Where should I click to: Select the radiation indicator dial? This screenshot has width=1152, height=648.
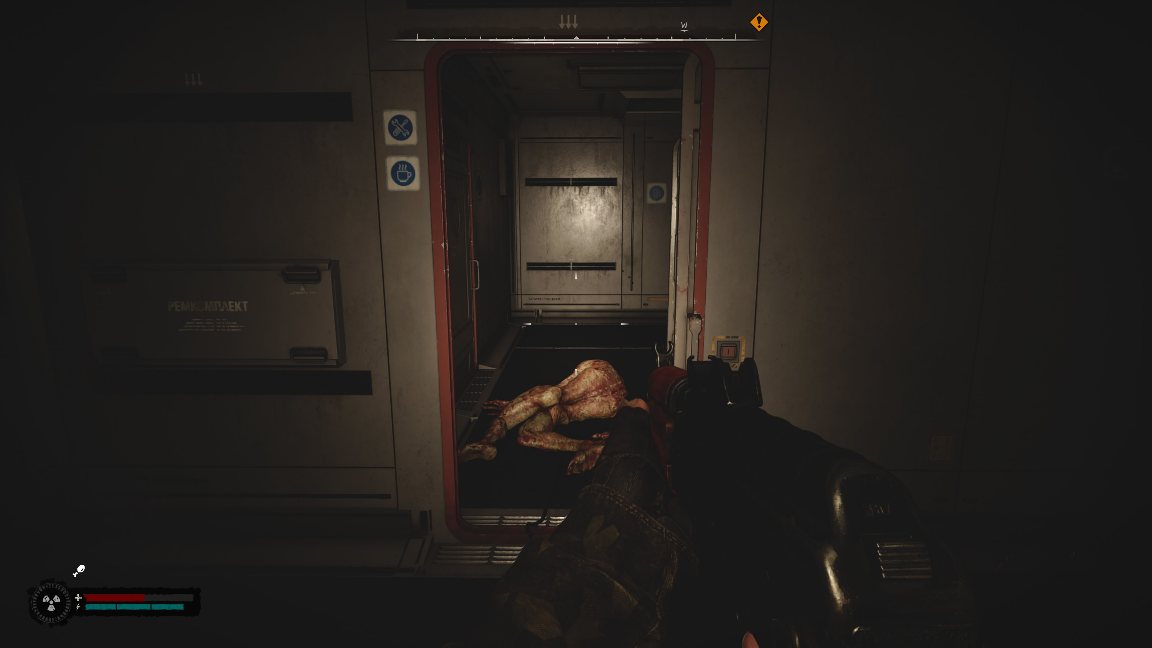click(x=51, y=603)
